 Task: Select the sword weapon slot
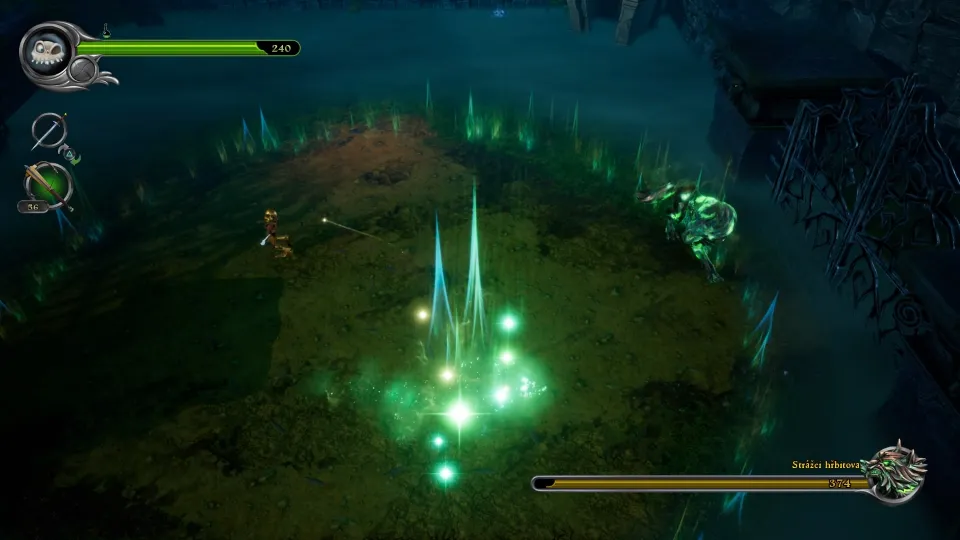pyautogui.click(x=47, y=130)
